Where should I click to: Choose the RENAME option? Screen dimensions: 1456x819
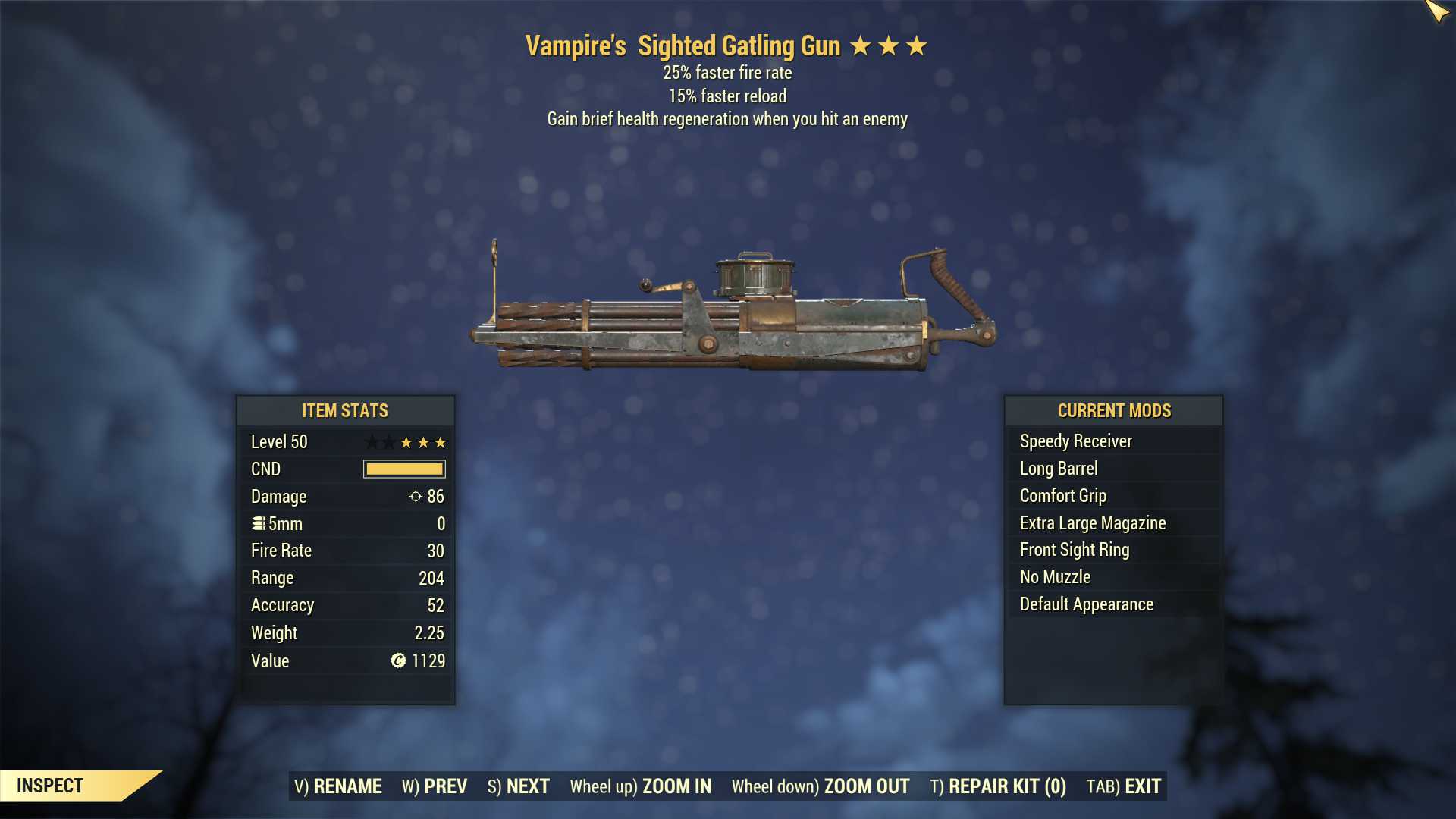338,786
